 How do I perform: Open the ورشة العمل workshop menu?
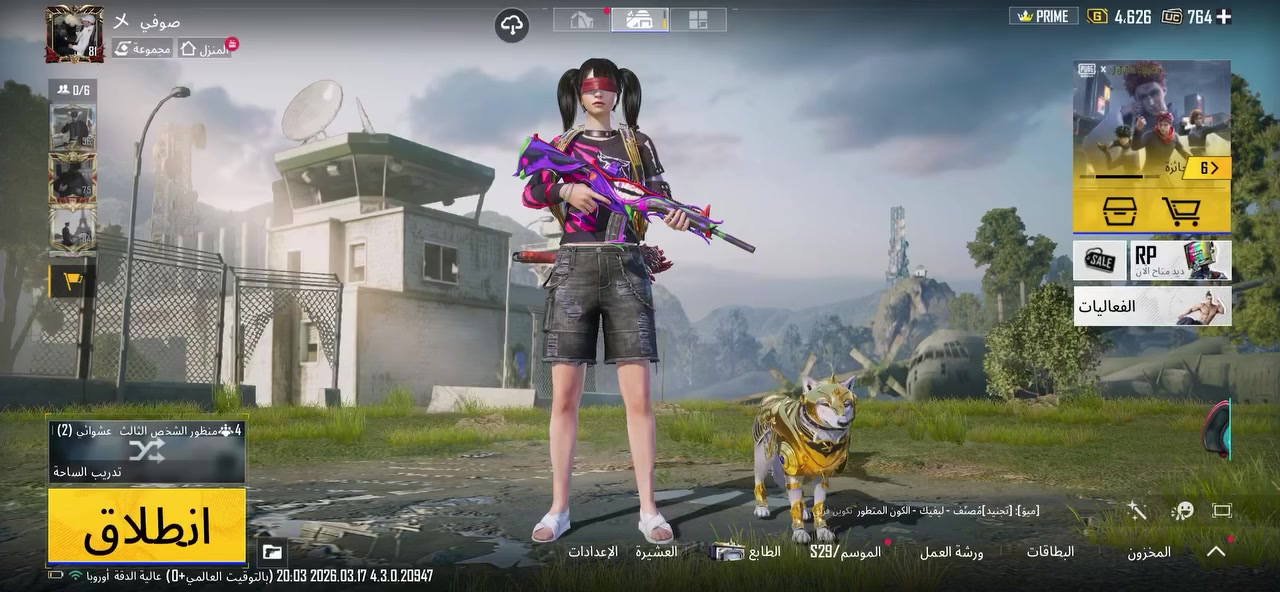point(951,552)
